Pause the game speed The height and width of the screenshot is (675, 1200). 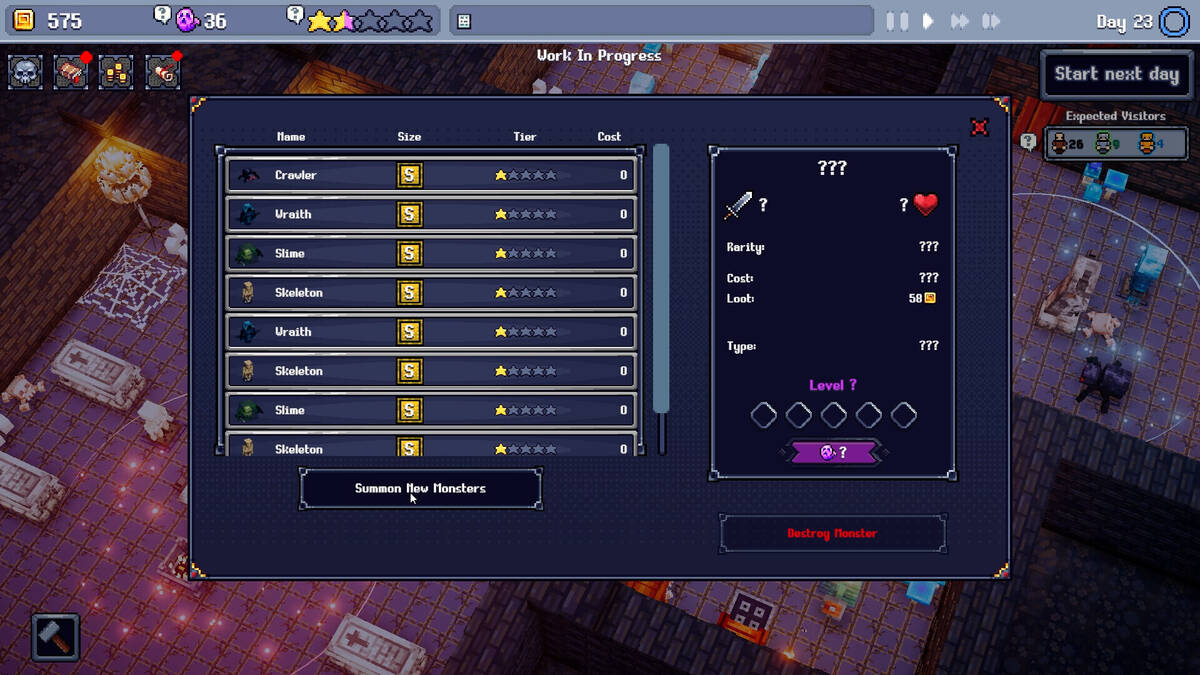pyautogui.click(x=897, y=21)
